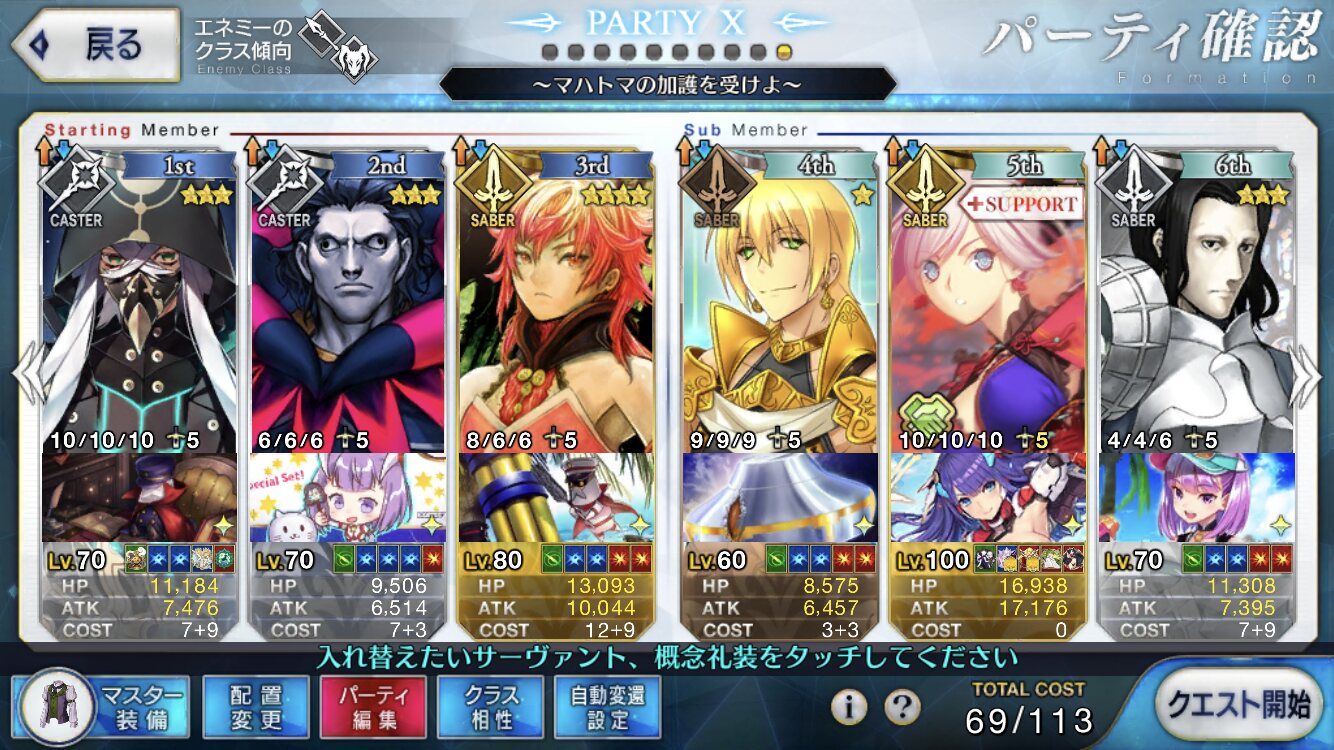Change the 1st member's craft essence
The width and height of the screenshot is (1334, 750).
tap(140, 497)
